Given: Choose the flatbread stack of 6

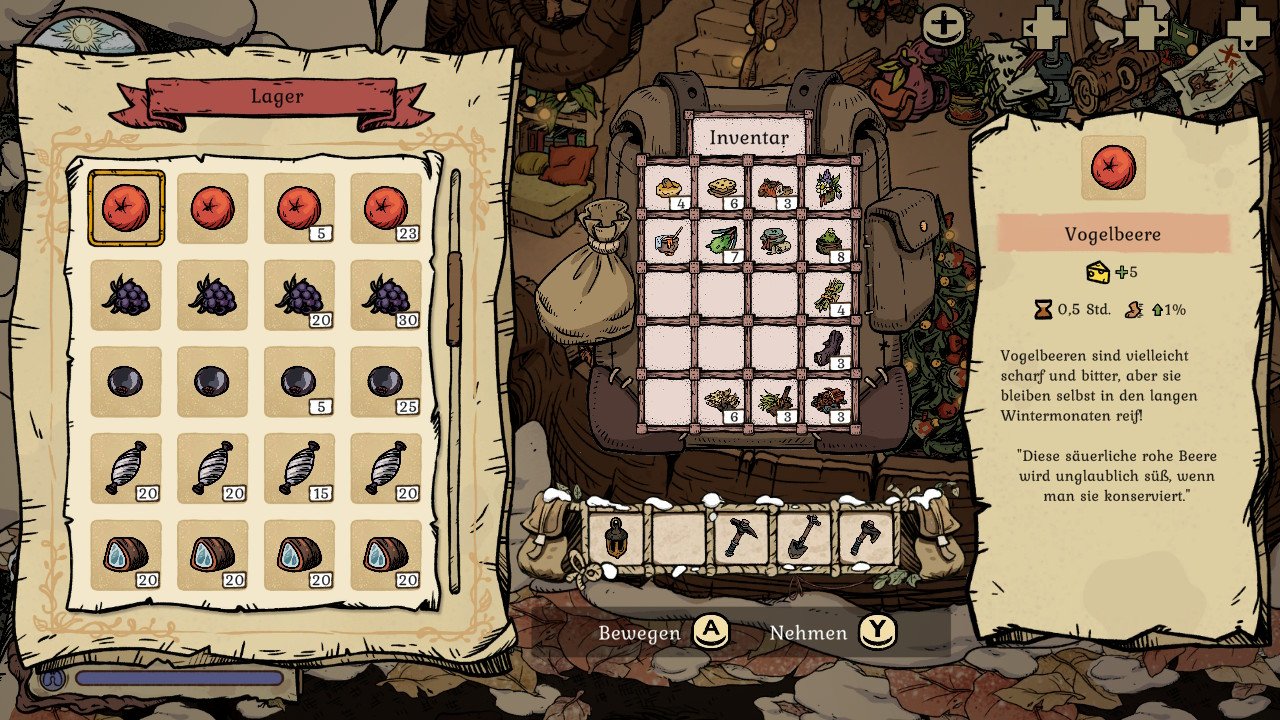Looking at the screenshot, I should (721, 187).
